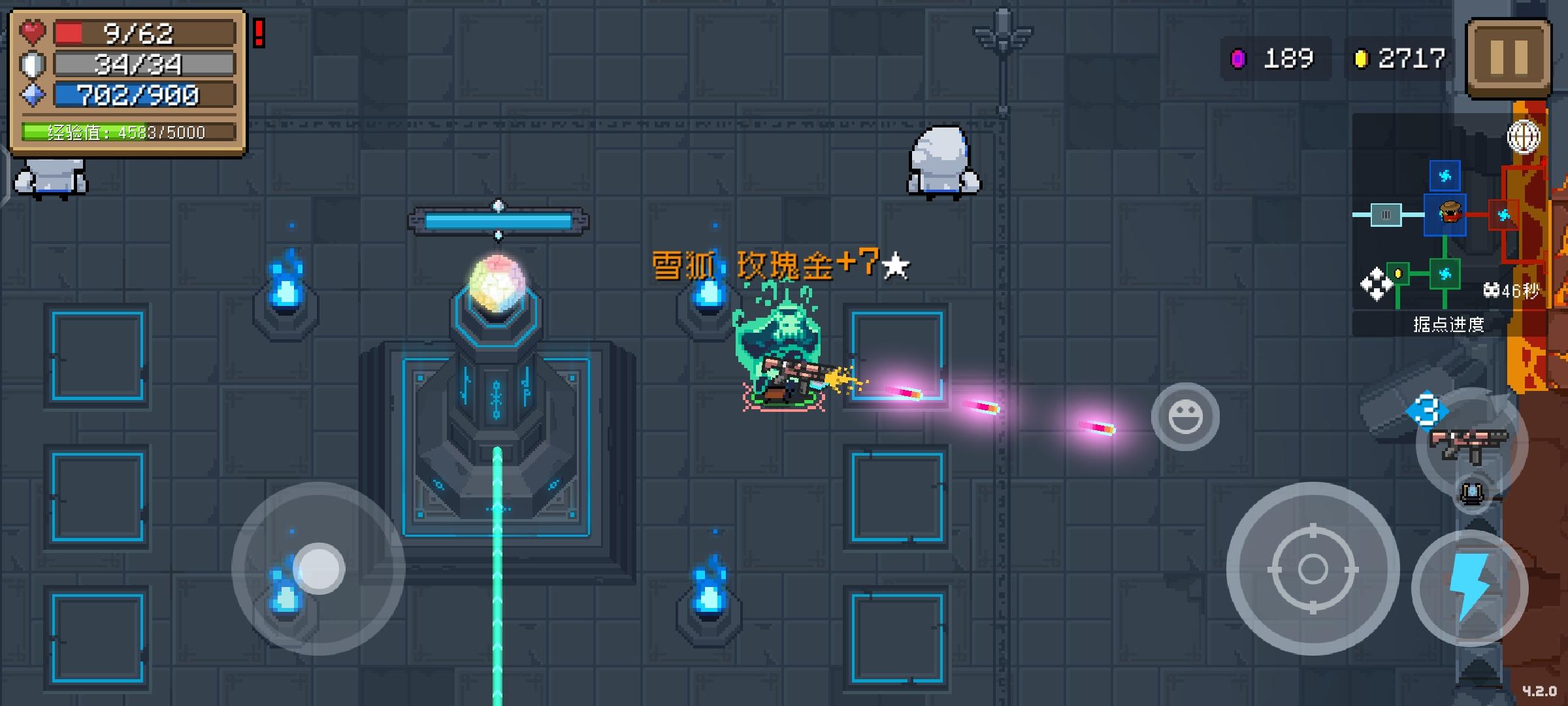Tap the gold coin currency icon
The image size is (1568, 706).
[x=1361, y=58]
